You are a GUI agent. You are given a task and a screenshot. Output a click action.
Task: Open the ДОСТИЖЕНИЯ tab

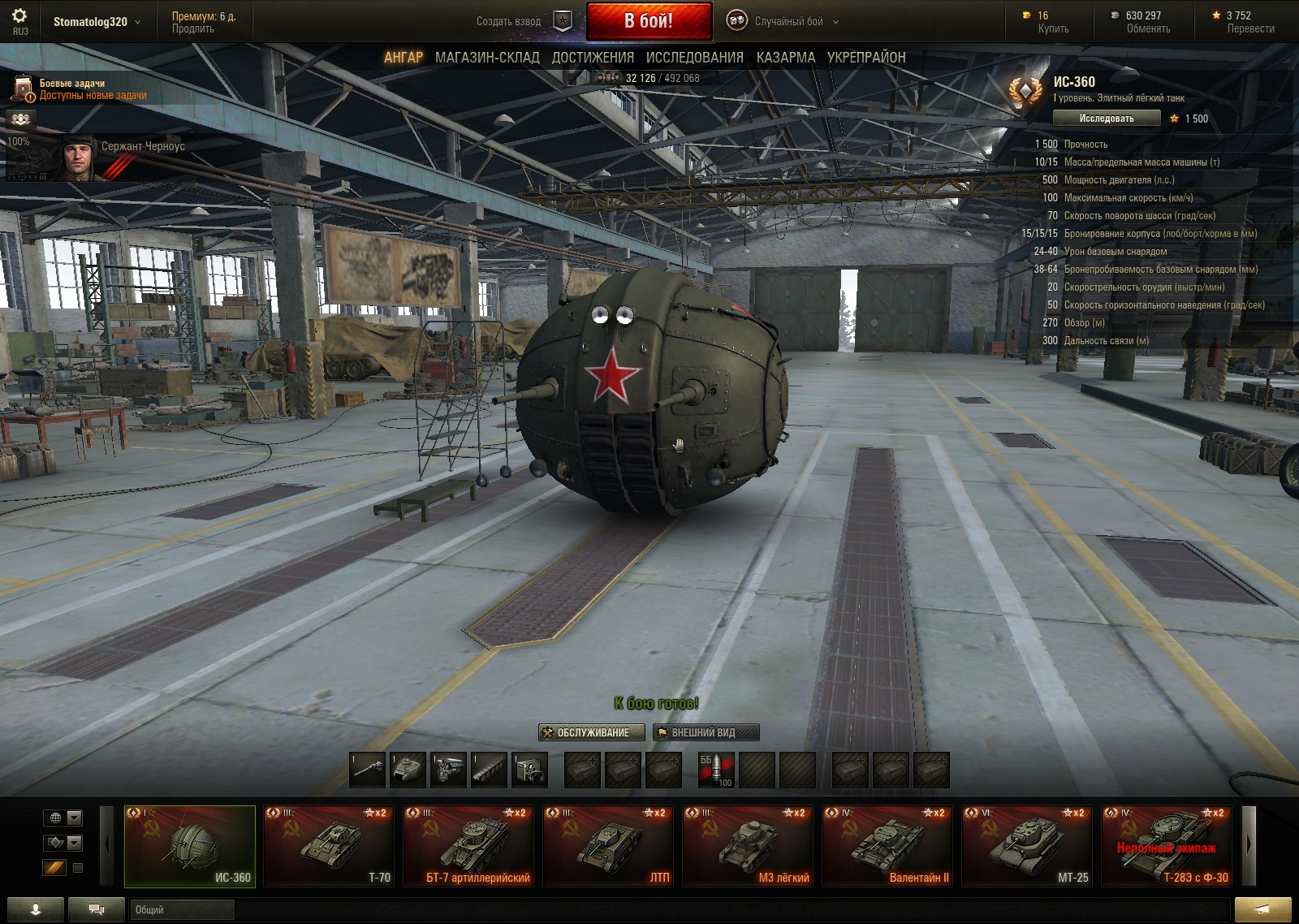[x=593, y=58]
